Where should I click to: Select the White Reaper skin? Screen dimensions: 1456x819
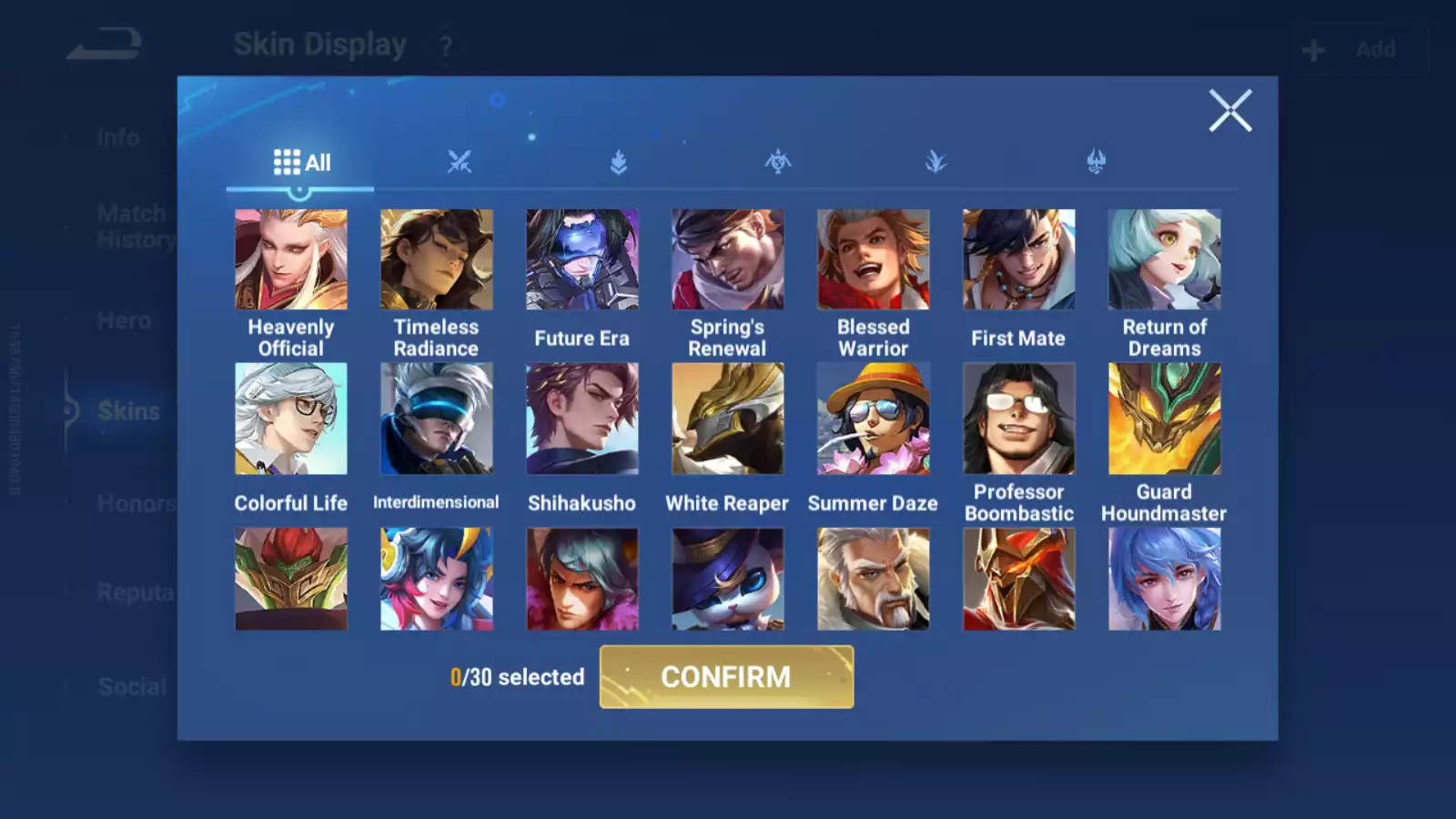tap(728, 418)
